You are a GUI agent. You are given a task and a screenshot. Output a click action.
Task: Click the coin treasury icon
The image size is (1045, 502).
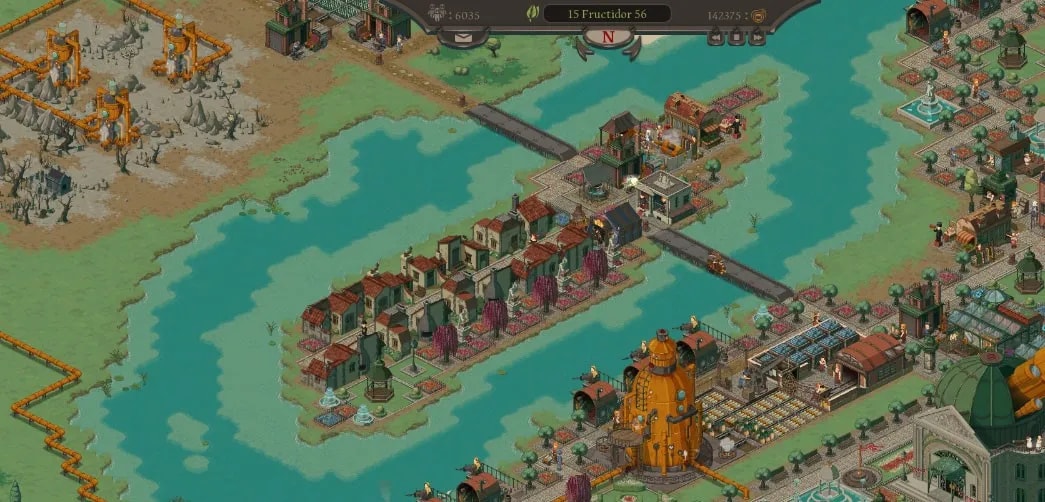point(757,15)
